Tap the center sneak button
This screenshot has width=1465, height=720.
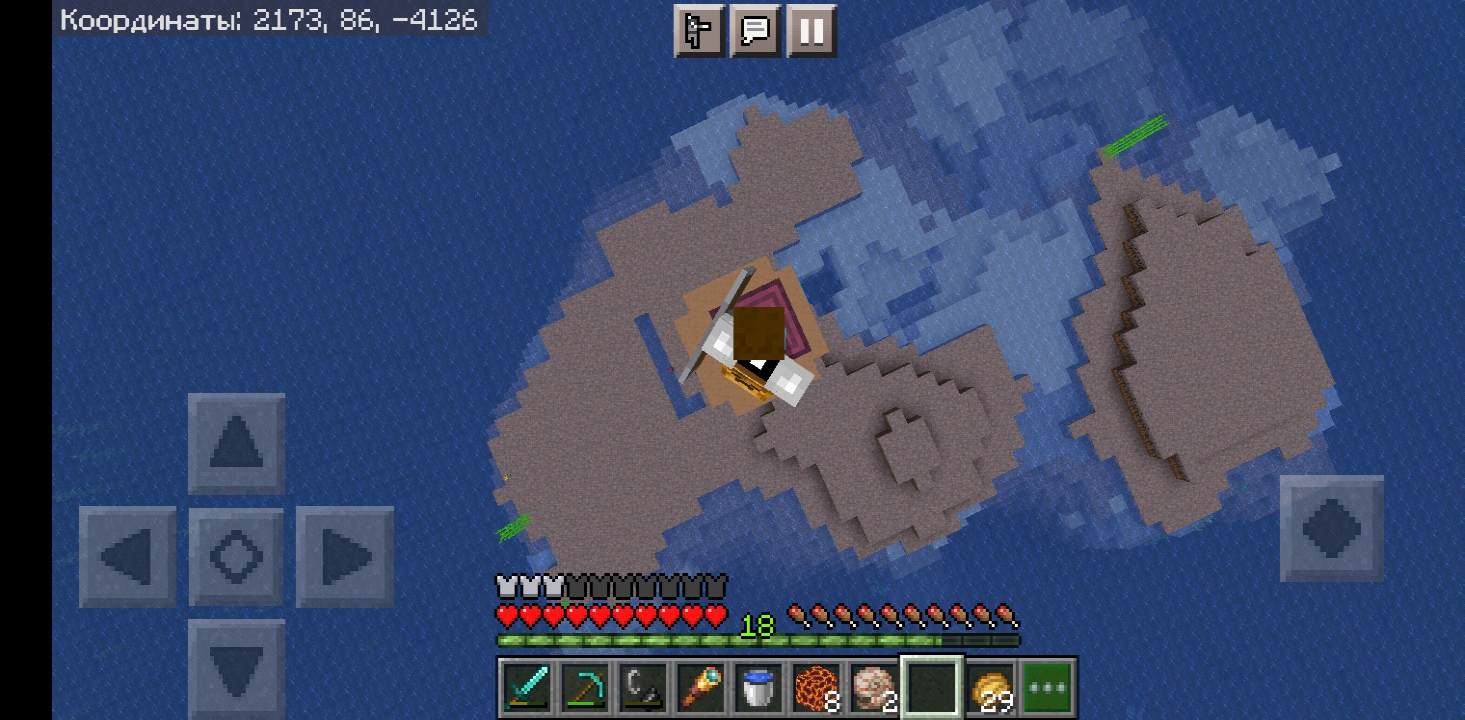236,556
